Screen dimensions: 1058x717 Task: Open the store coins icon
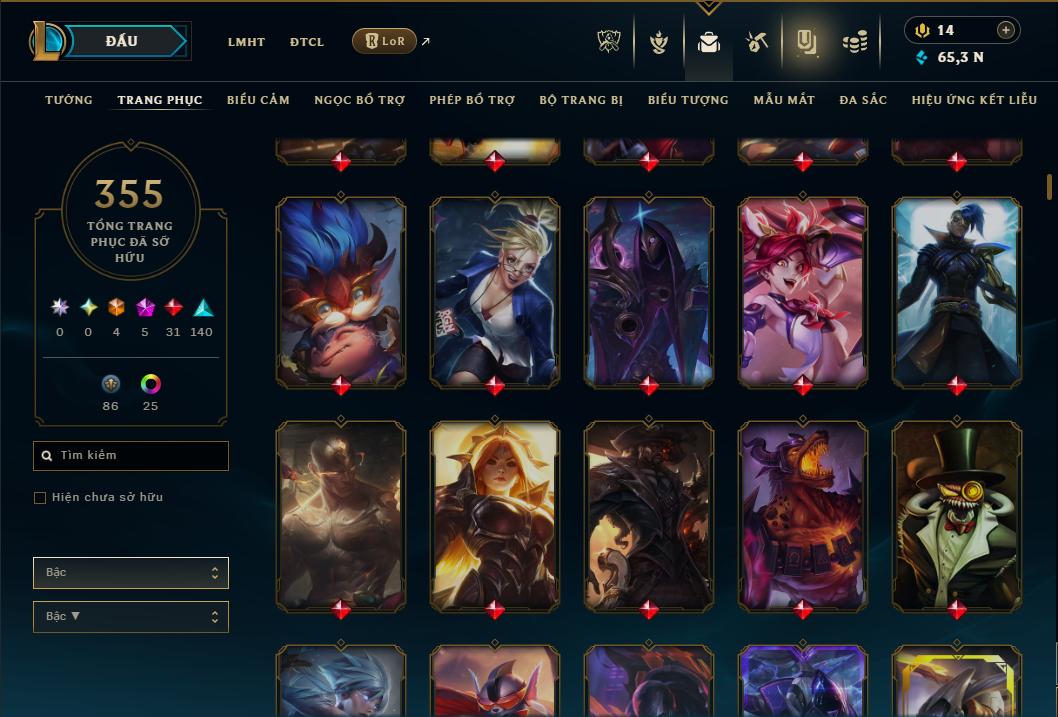click(x=854, y=42)
